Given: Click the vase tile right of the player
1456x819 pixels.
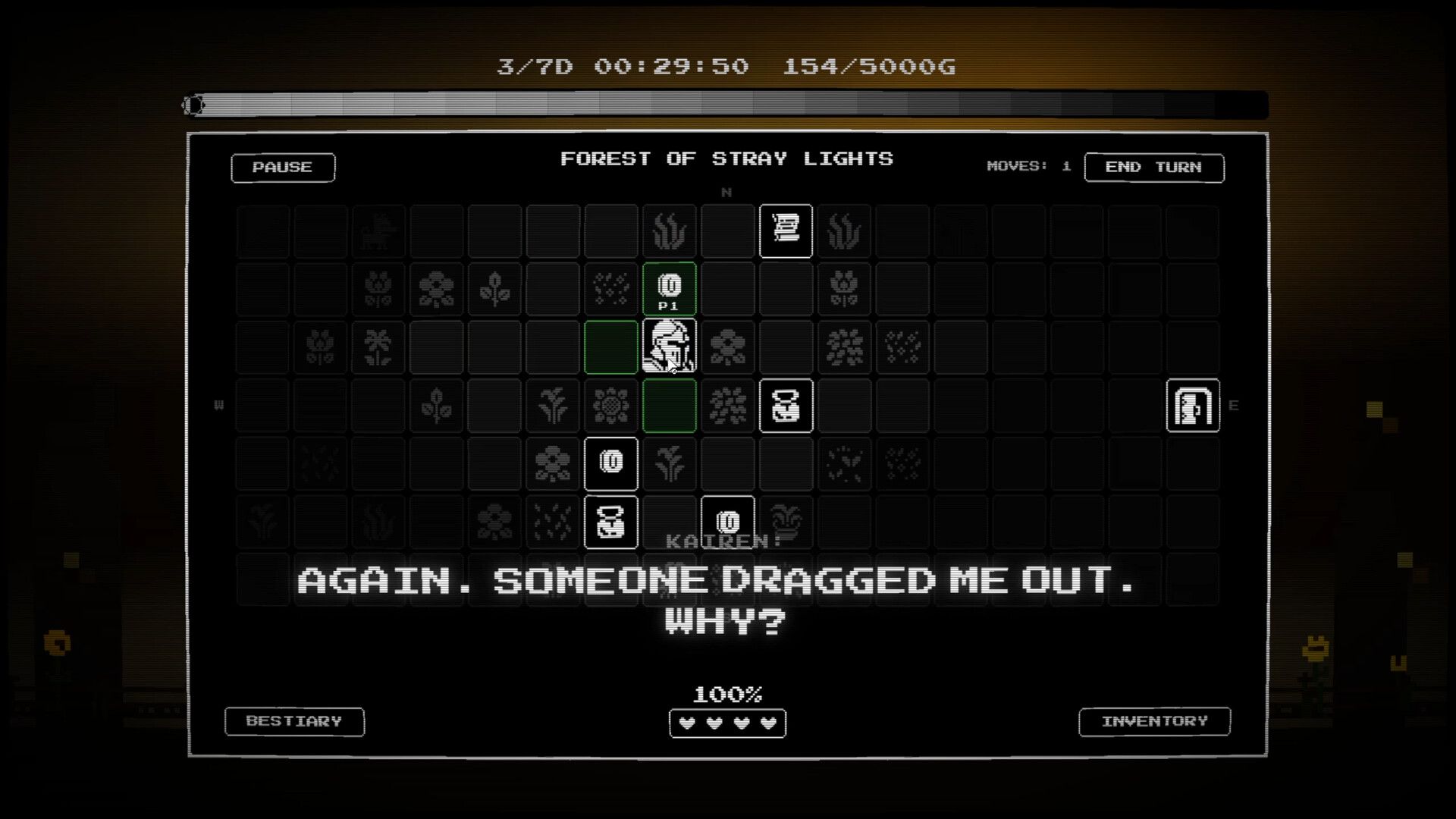Looking at the screenshot, I should coord(786,406).
